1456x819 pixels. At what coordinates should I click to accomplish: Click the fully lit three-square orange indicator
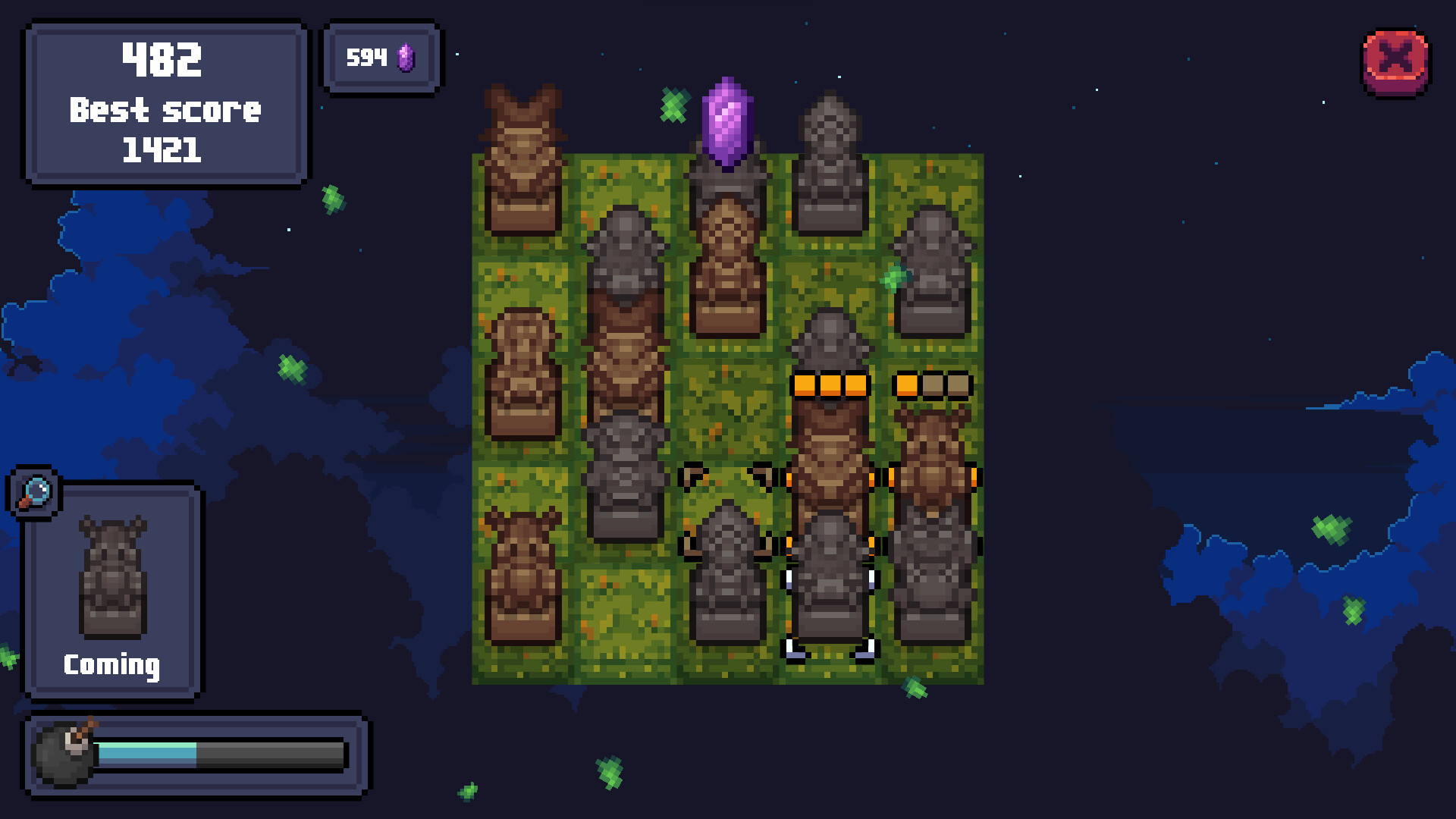coord(829,385)
